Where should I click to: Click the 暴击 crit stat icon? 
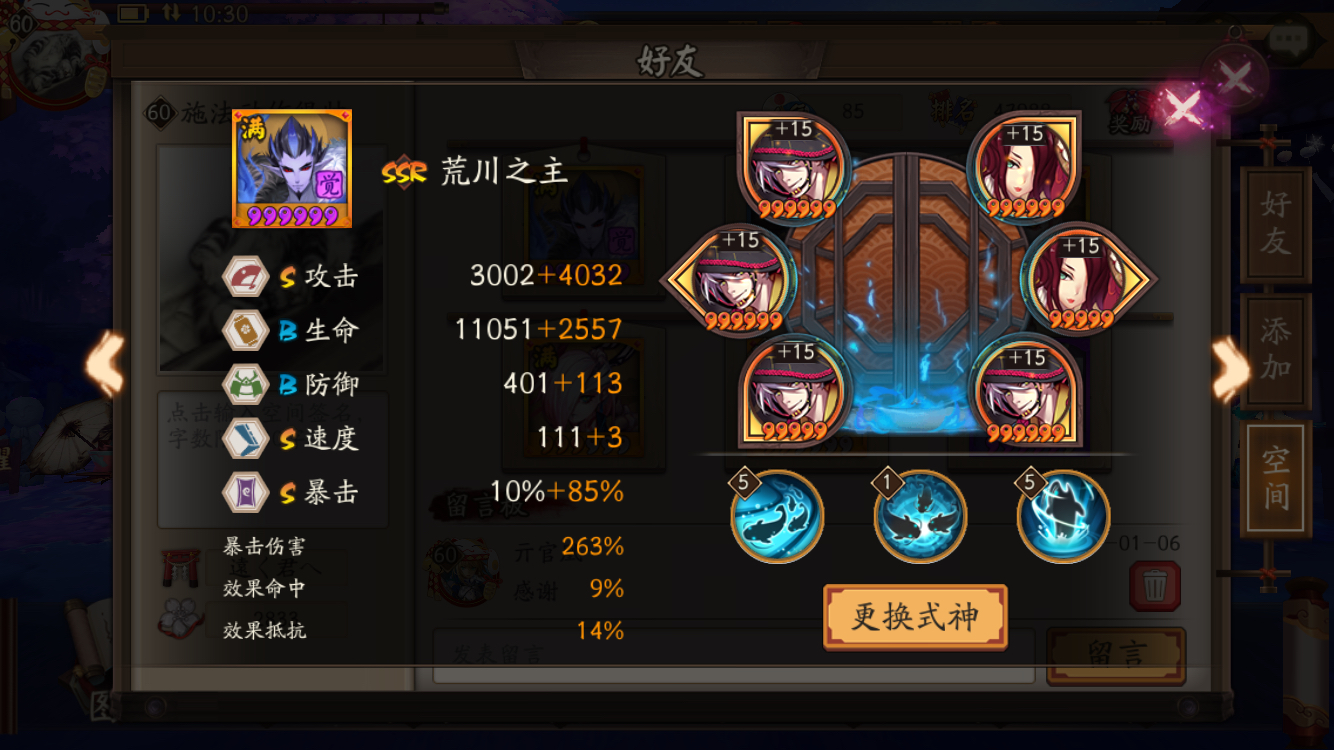[245, 492]
